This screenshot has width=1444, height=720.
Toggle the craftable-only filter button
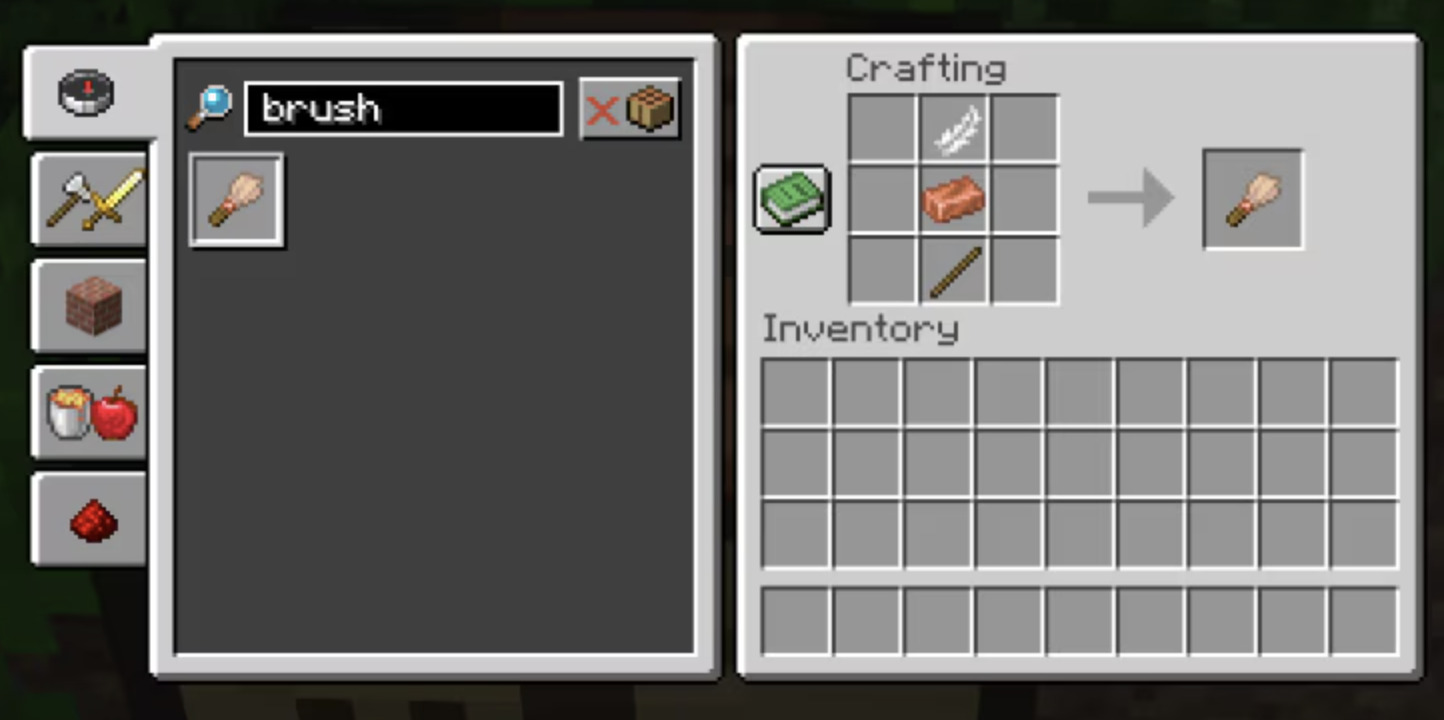pos(630,109)
